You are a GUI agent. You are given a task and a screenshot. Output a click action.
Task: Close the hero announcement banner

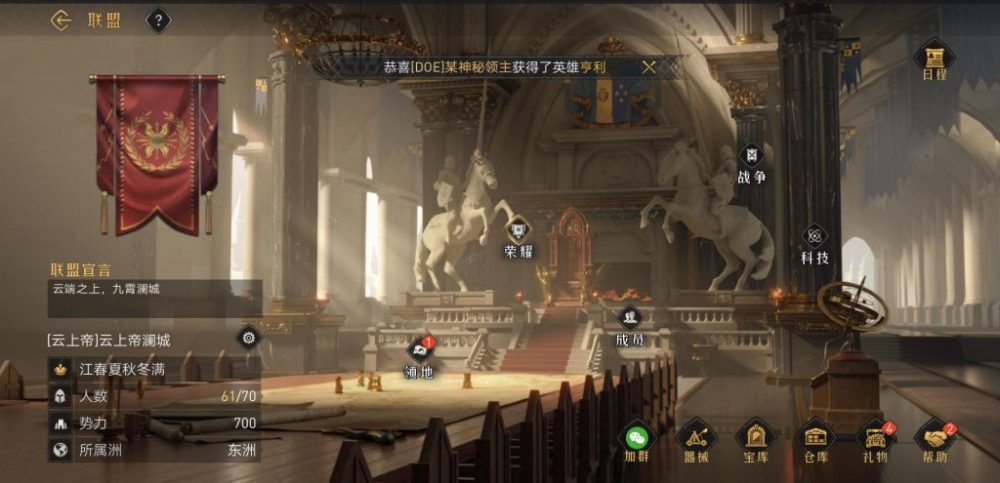tap(649, 67)
